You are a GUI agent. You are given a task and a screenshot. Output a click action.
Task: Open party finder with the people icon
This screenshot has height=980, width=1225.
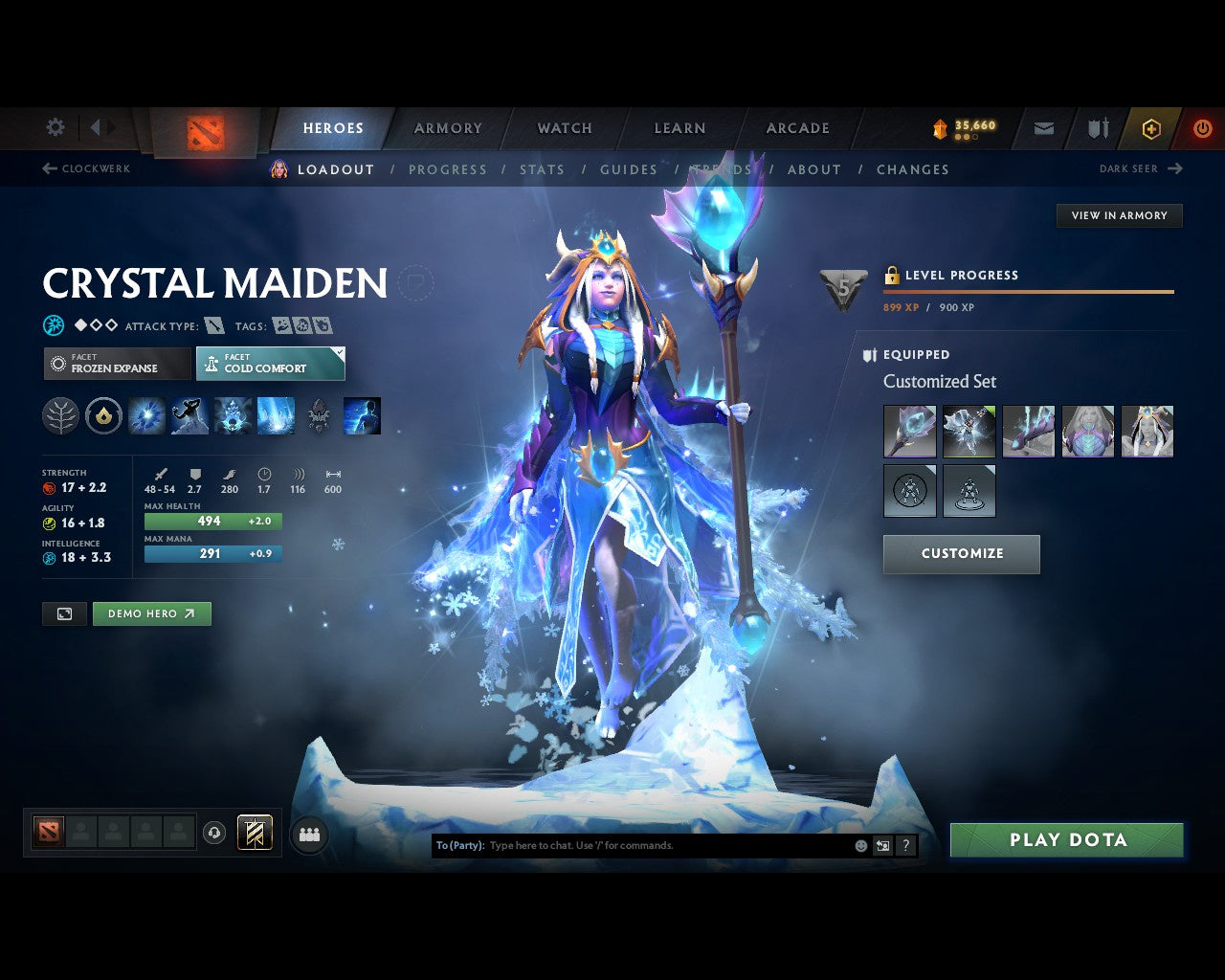tap(309, 833)
